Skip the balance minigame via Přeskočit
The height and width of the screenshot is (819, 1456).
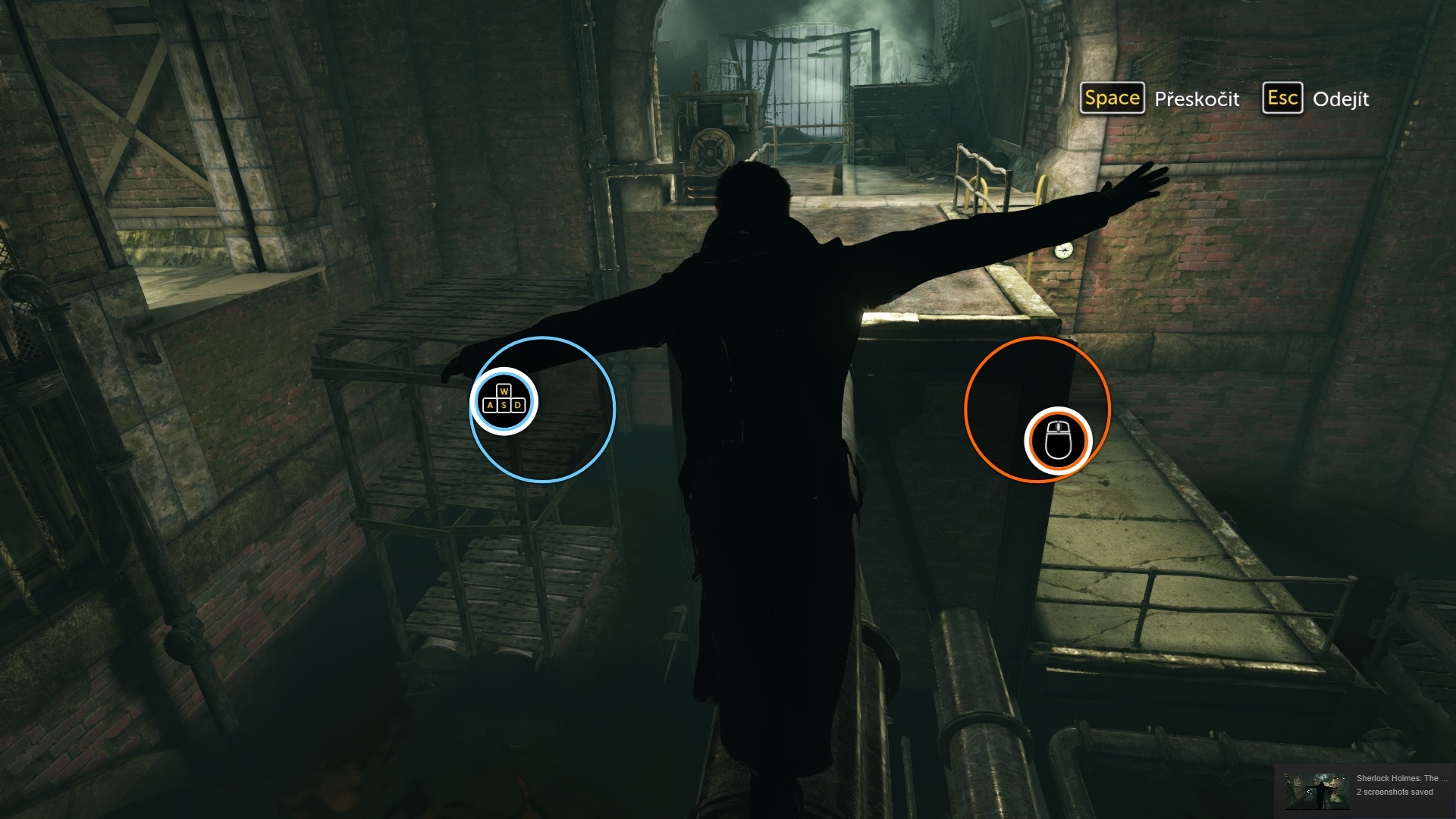[1160, 99]
